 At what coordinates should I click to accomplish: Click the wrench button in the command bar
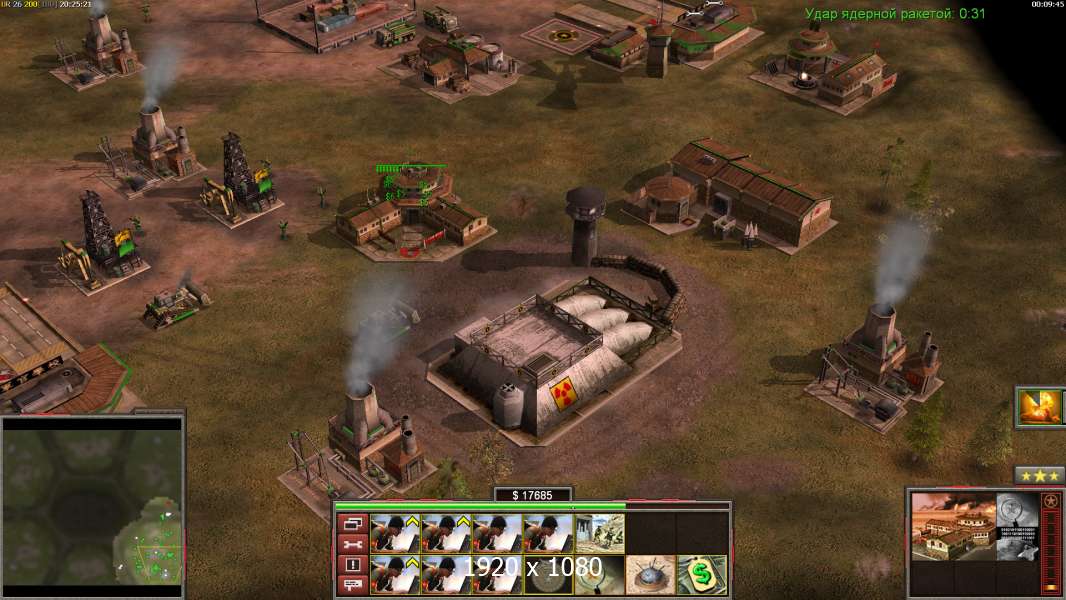353,544
